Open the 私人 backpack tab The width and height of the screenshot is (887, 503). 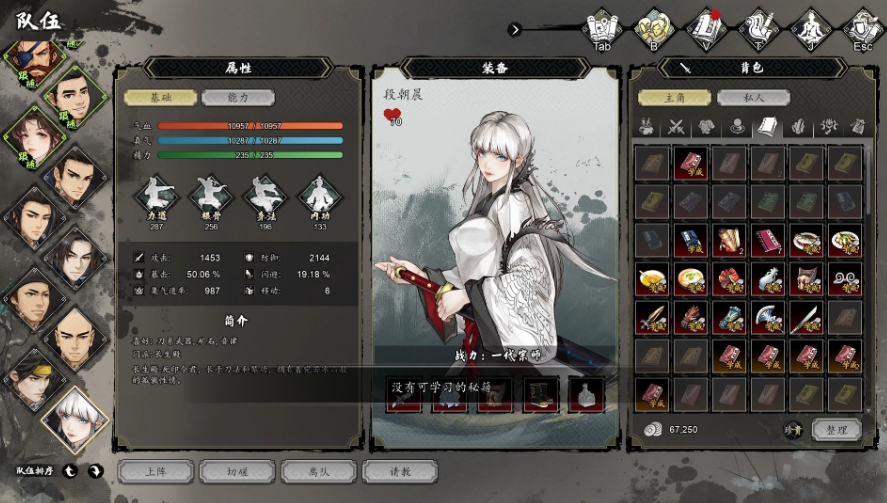point(753,98)
